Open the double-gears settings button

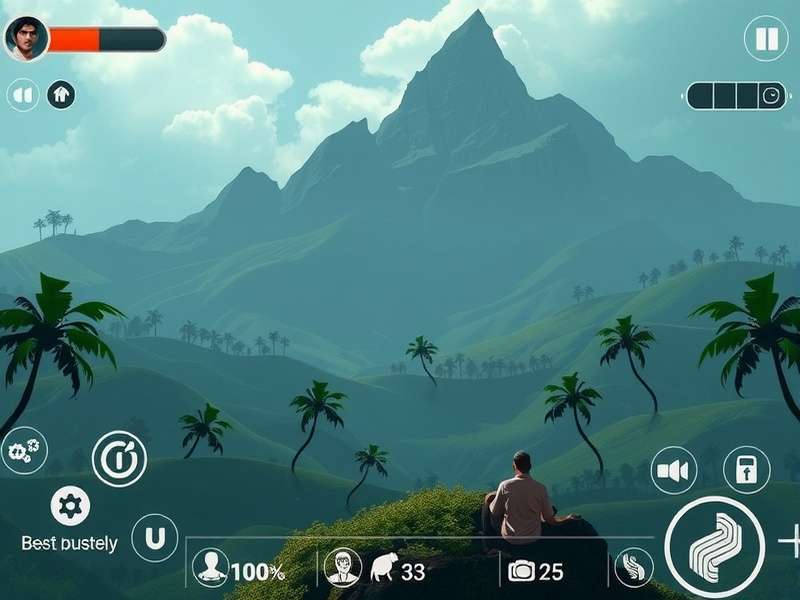(23, 450)
